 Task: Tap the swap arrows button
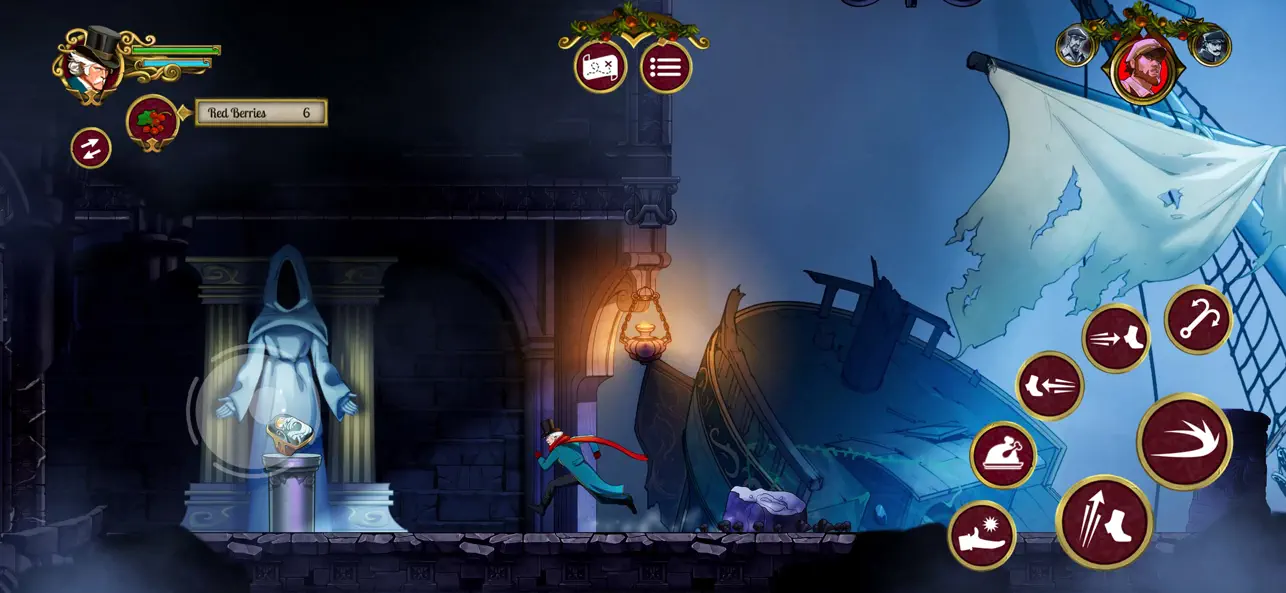(91, 149)
